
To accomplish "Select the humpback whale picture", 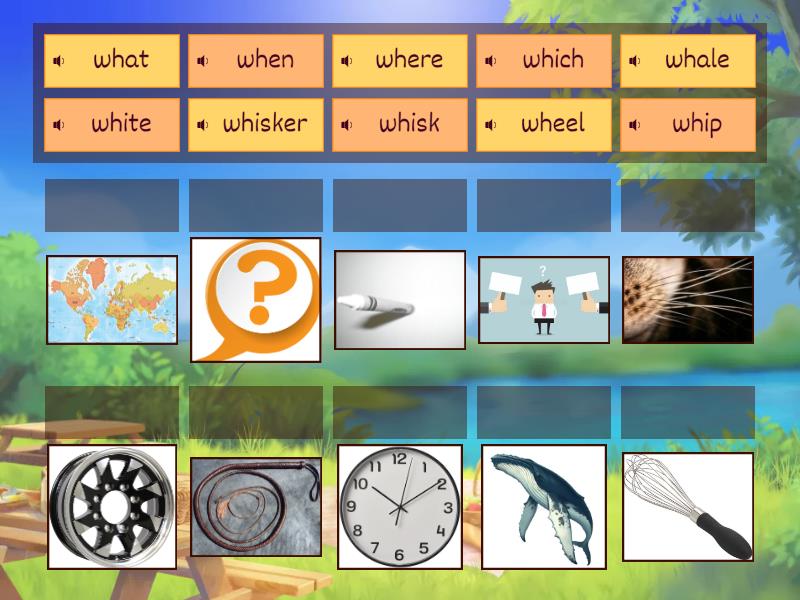I will tap(544, 506).
